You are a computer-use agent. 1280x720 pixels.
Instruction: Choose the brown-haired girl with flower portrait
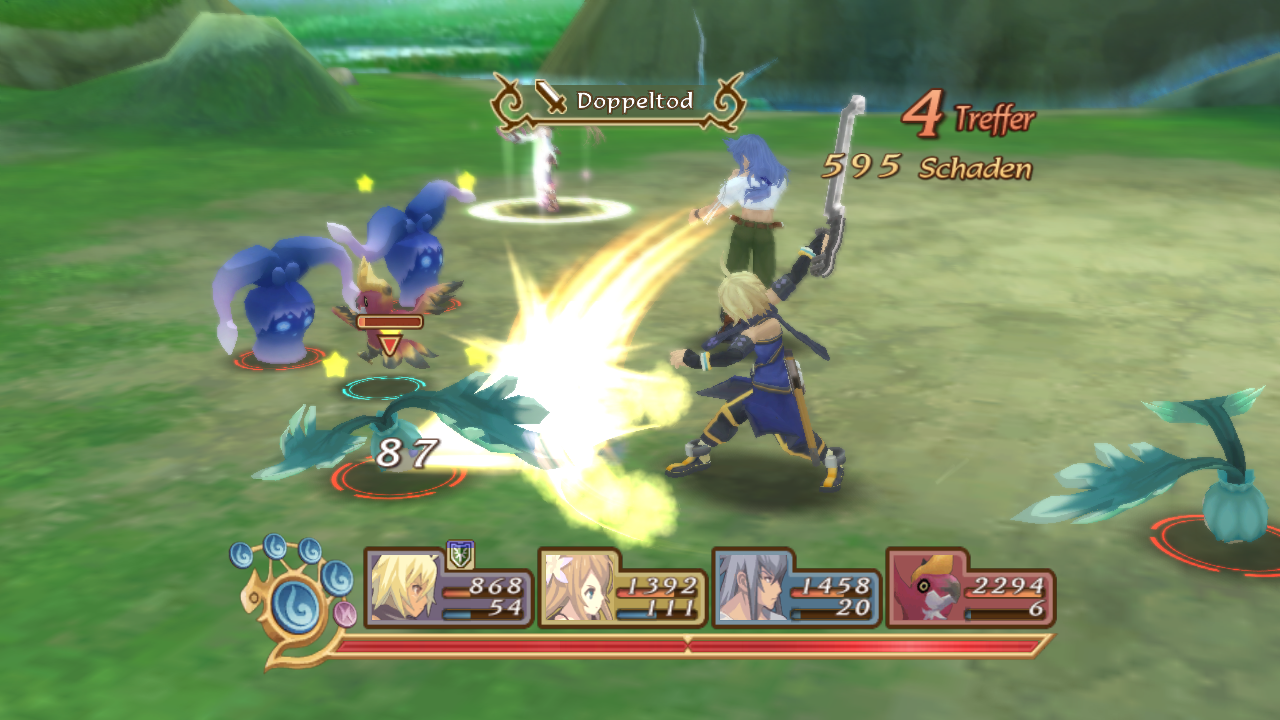coord(578,588)
